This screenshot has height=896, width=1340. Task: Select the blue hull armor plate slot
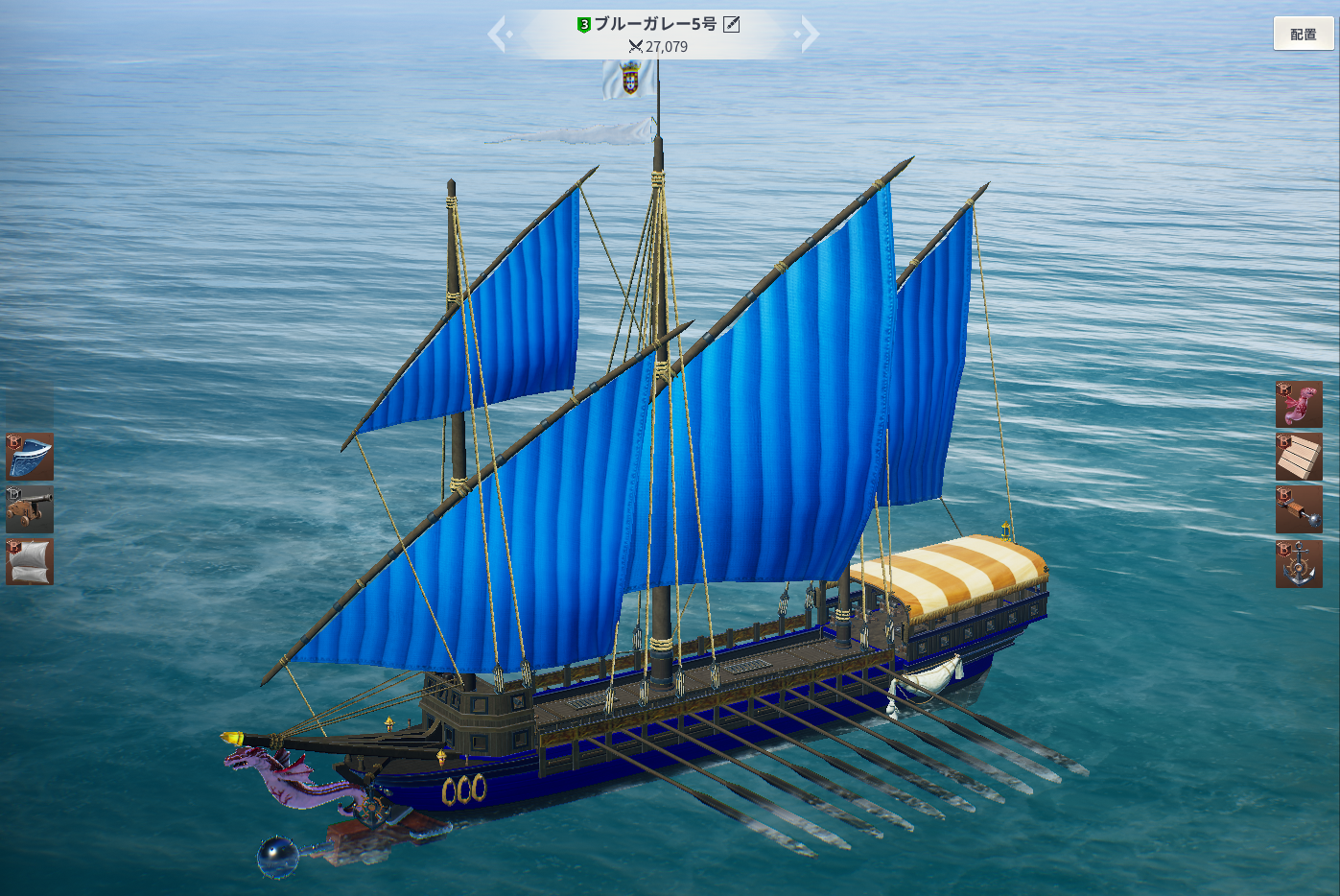[x=30, y=457]
